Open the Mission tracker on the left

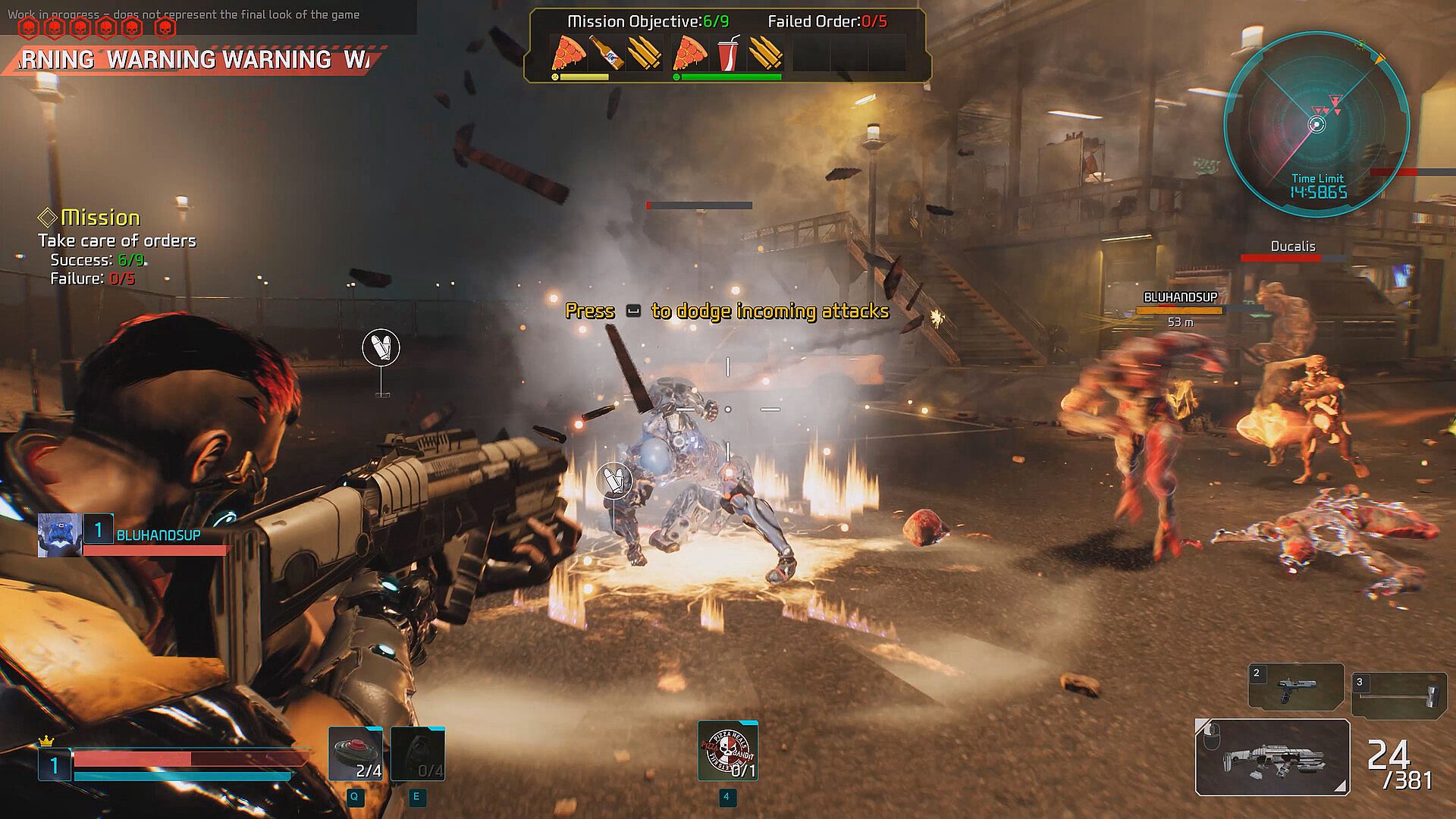[x=100, y=218]
